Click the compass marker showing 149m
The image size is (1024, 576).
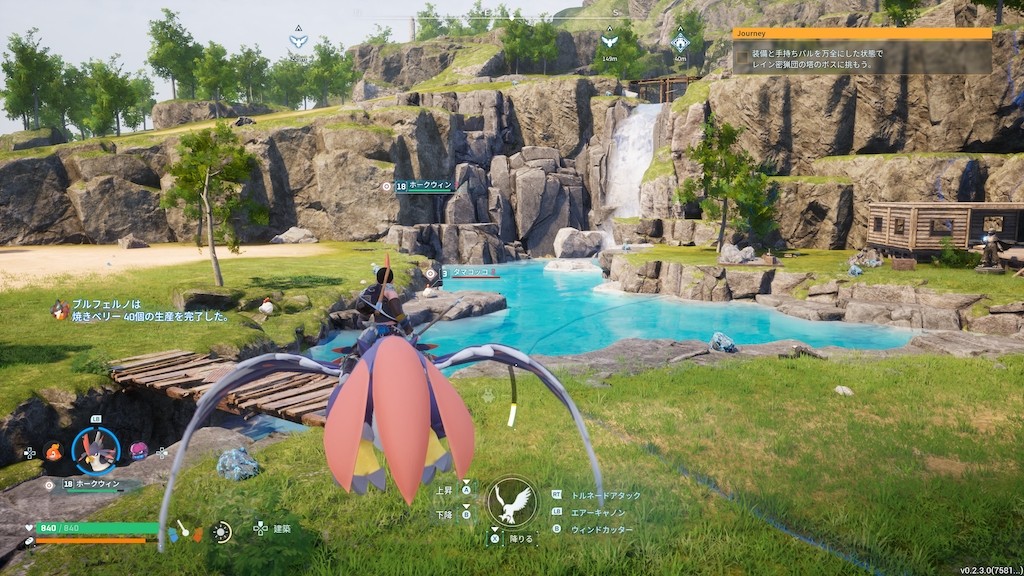click(609, 42)
